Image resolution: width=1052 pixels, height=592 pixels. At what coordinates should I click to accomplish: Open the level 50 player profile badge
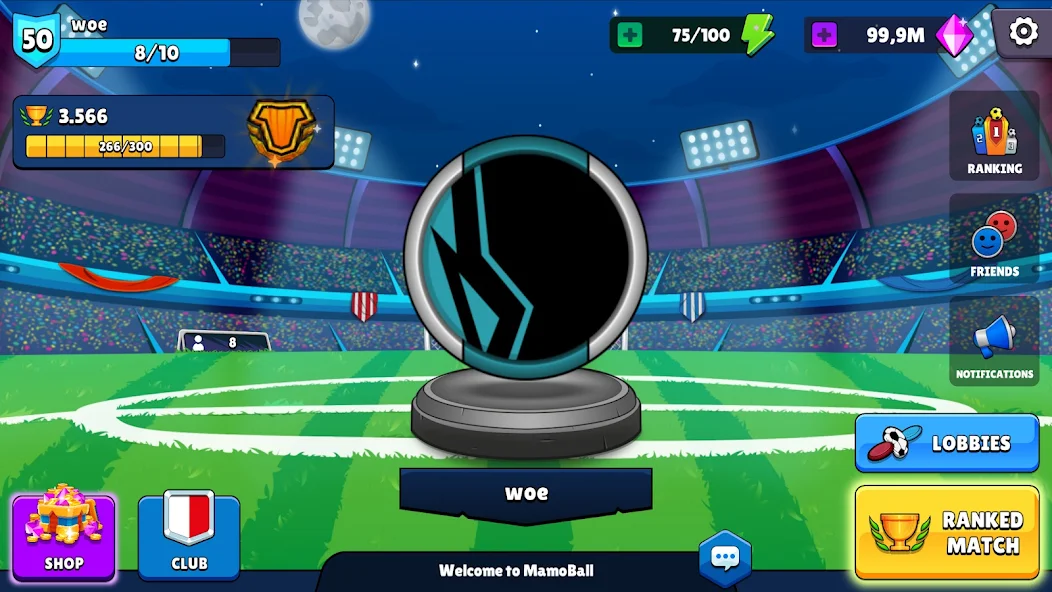tap(36, 40)
